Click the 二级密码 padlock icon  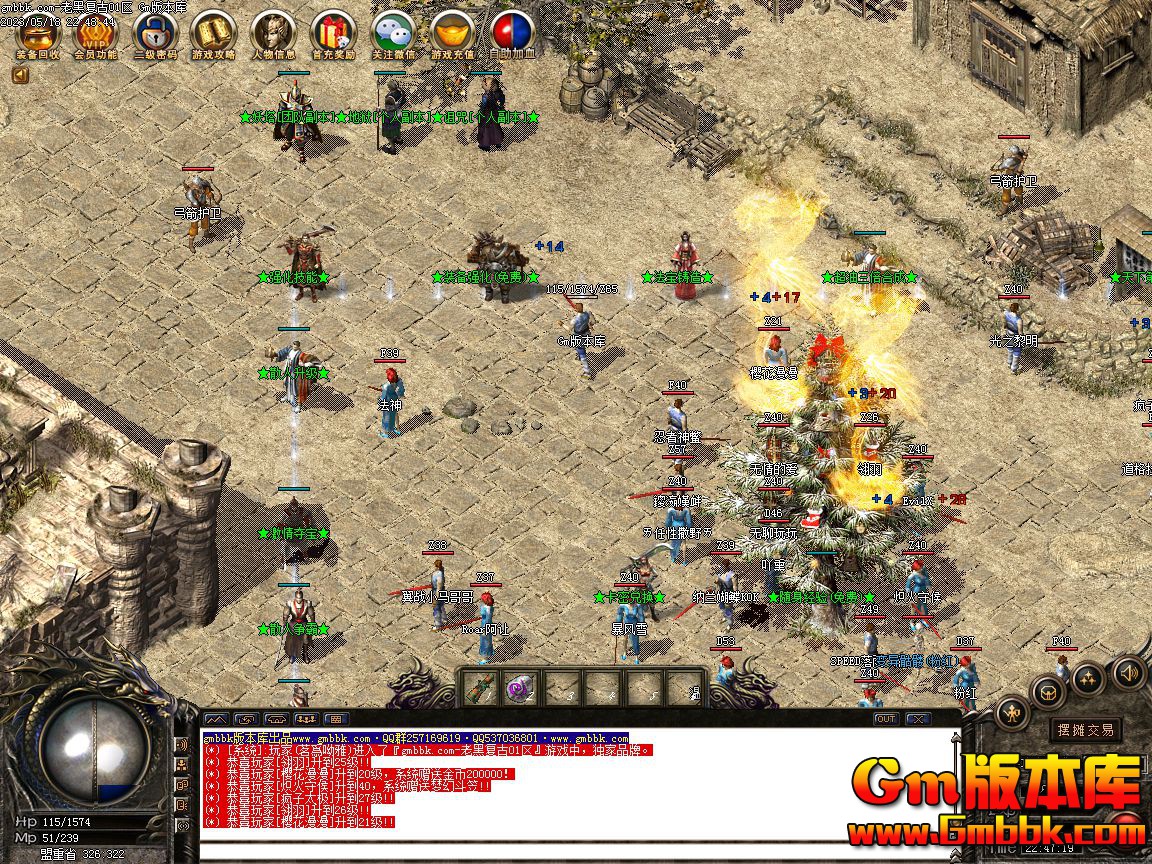click(155, 33)
